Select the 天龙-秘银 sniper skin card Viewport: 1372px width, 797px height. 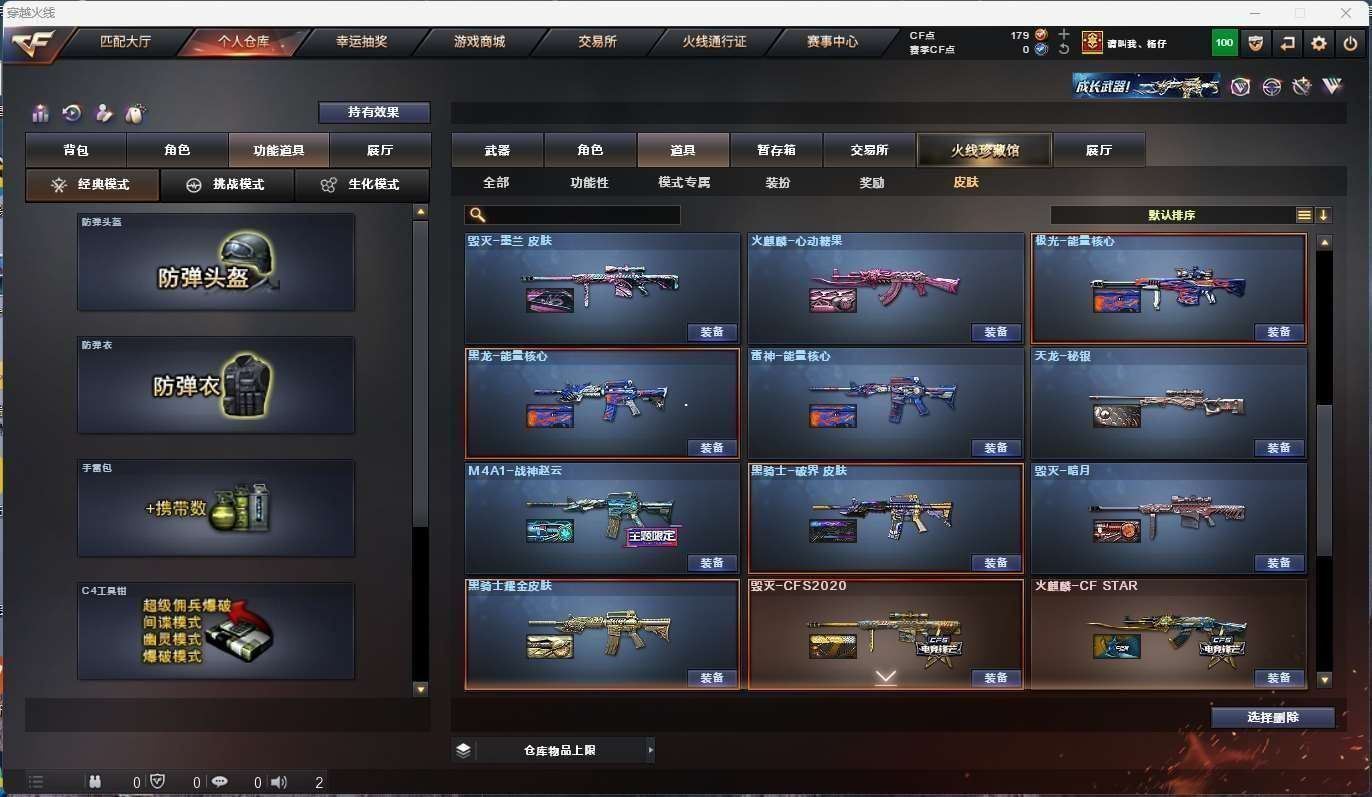(1168, 403)
